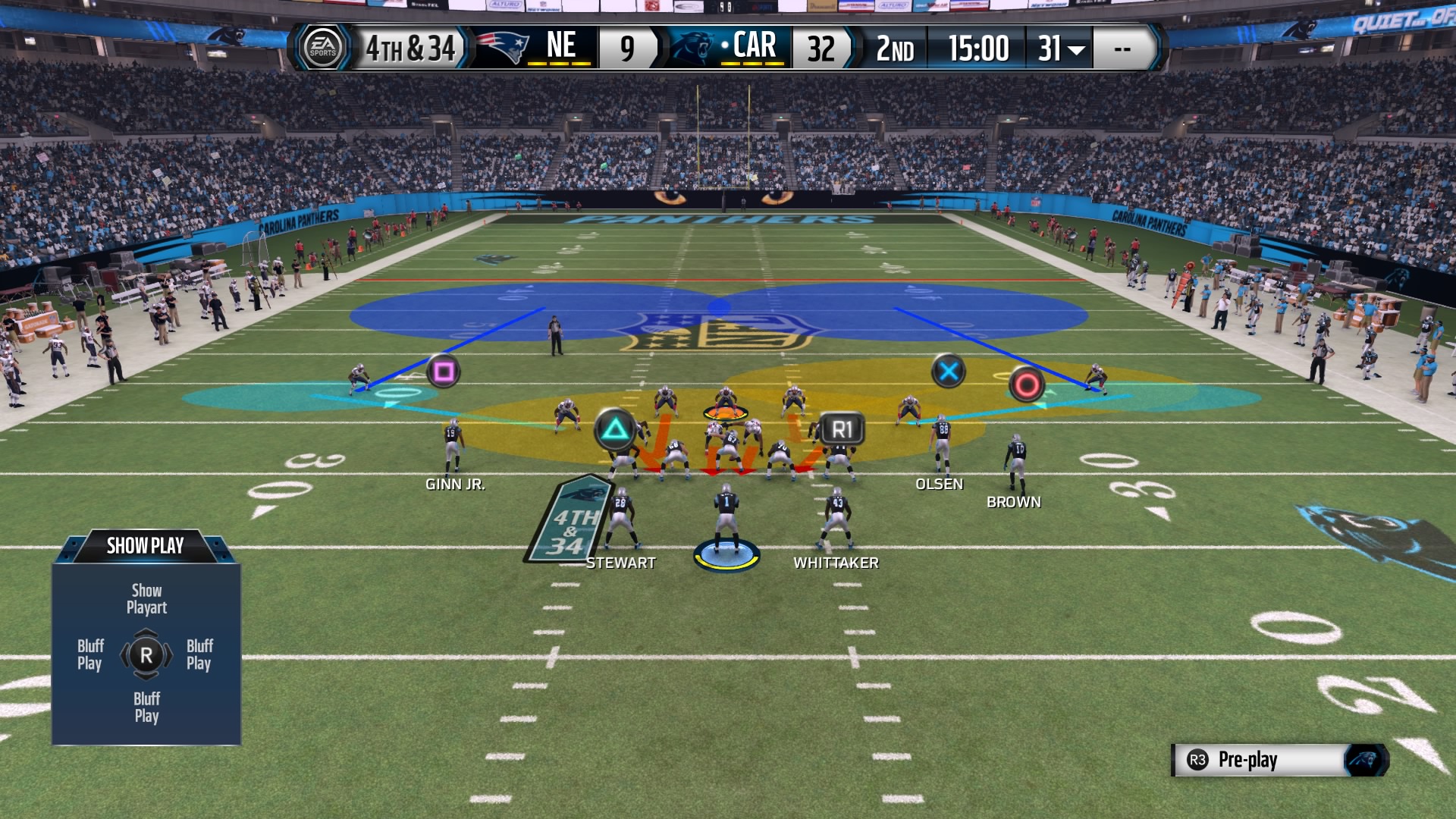Click the SHOW PLAY panel header
The image size is (1456, 819).
pos(144,546)
